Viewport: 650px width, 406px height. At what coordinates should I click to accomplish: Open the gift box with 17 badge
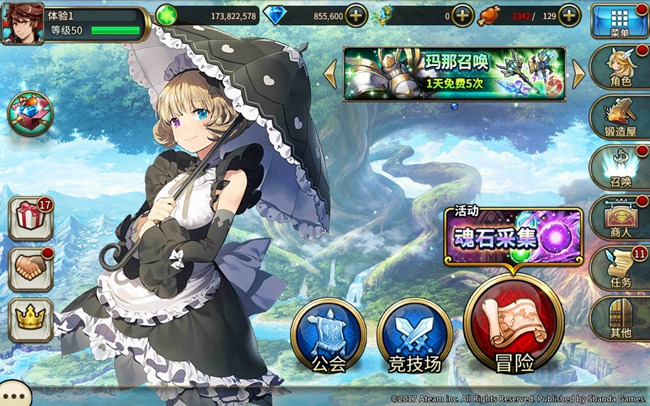pyautogui.click(x=32, y=219)
